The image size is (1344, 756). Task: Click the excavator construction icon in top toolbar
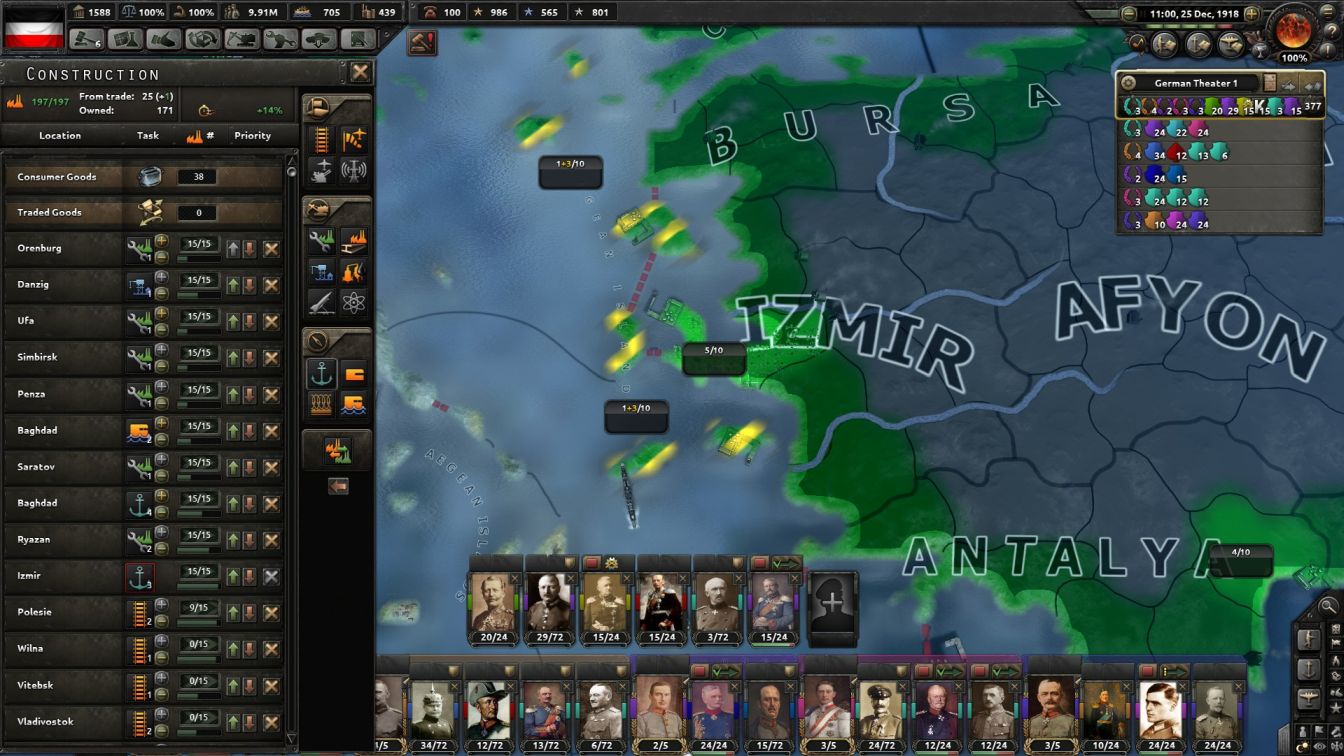[244, 39]
